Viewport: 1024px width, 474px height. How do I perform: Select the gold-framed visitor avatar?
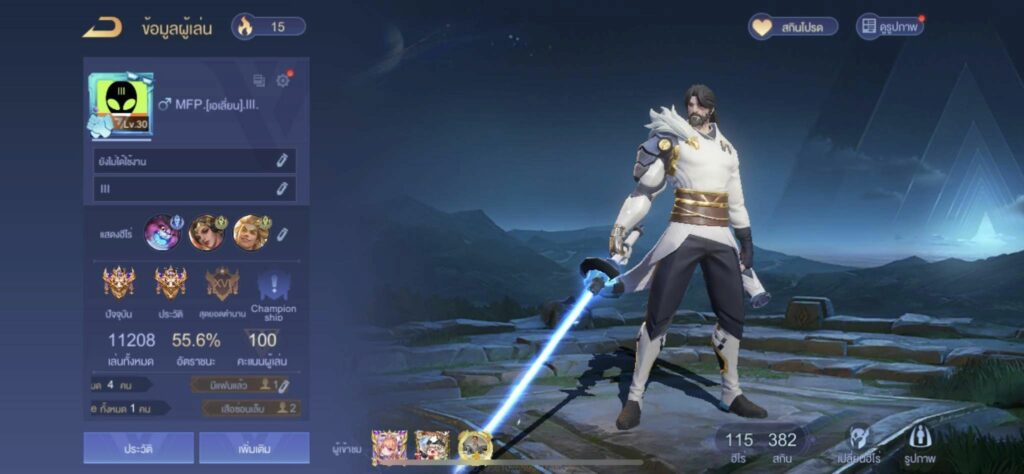475,446
